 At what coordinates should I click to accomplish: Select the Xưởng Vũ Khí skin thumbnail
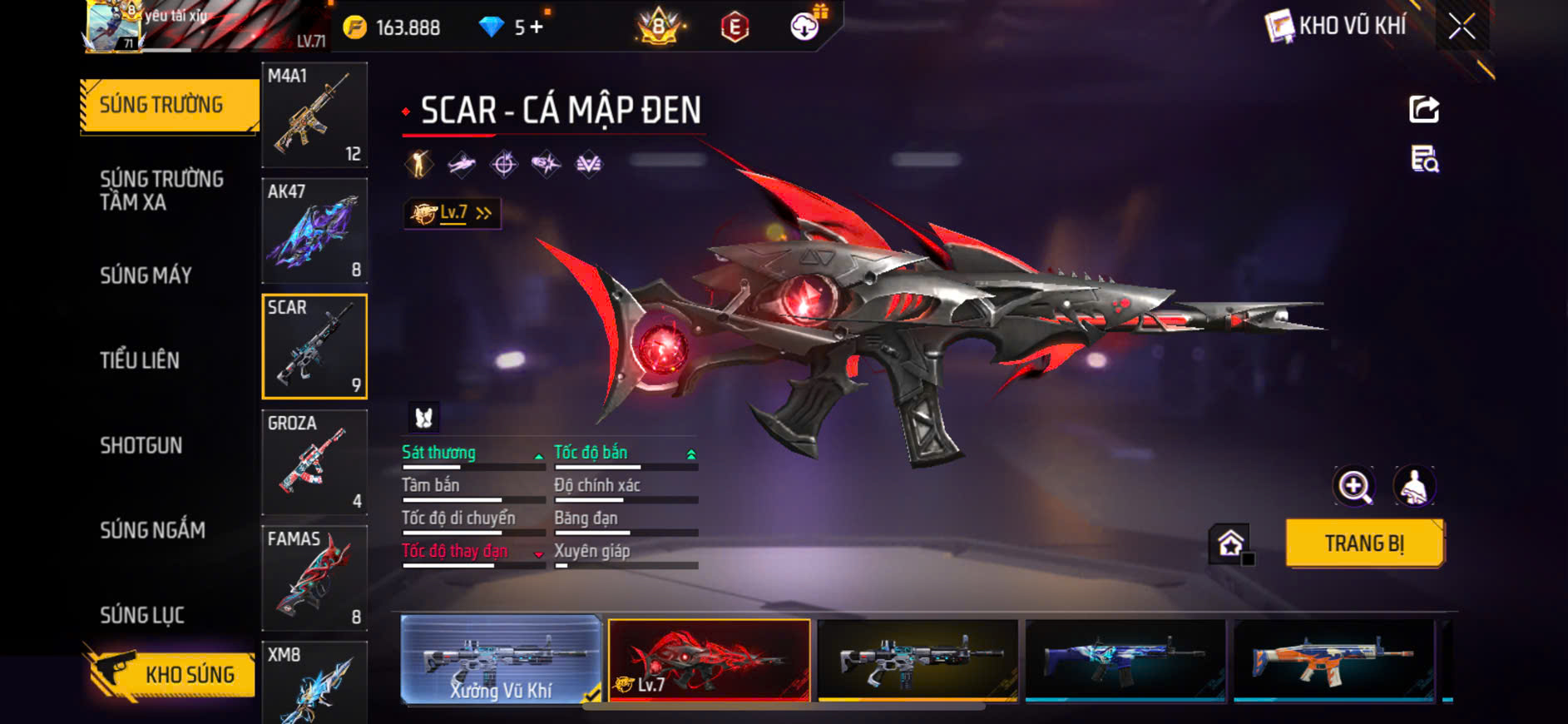501,661
